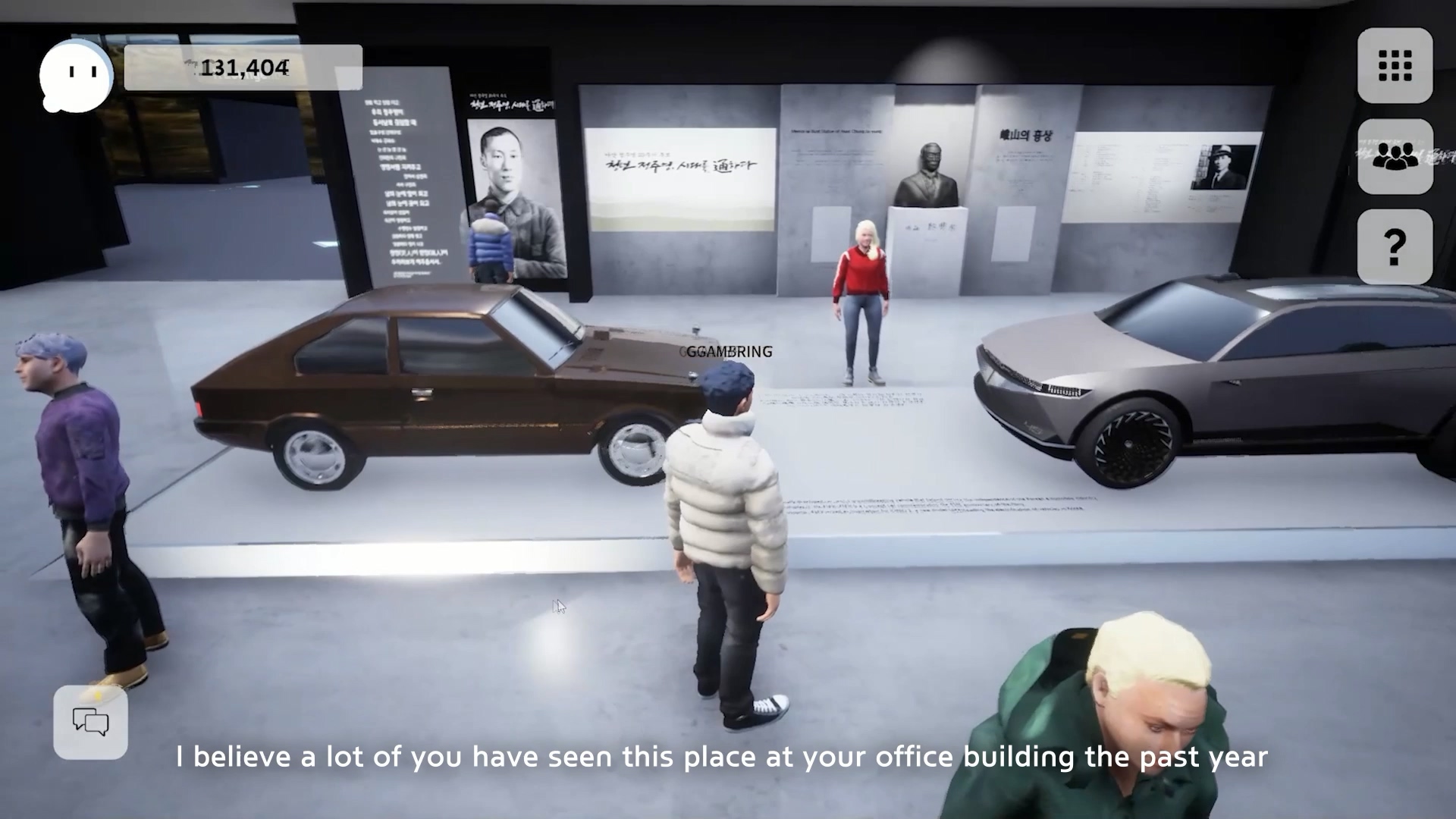1456x819 pixels.
Task: Click the white speech-bubble face avatar icon
Action: point(77,74)
